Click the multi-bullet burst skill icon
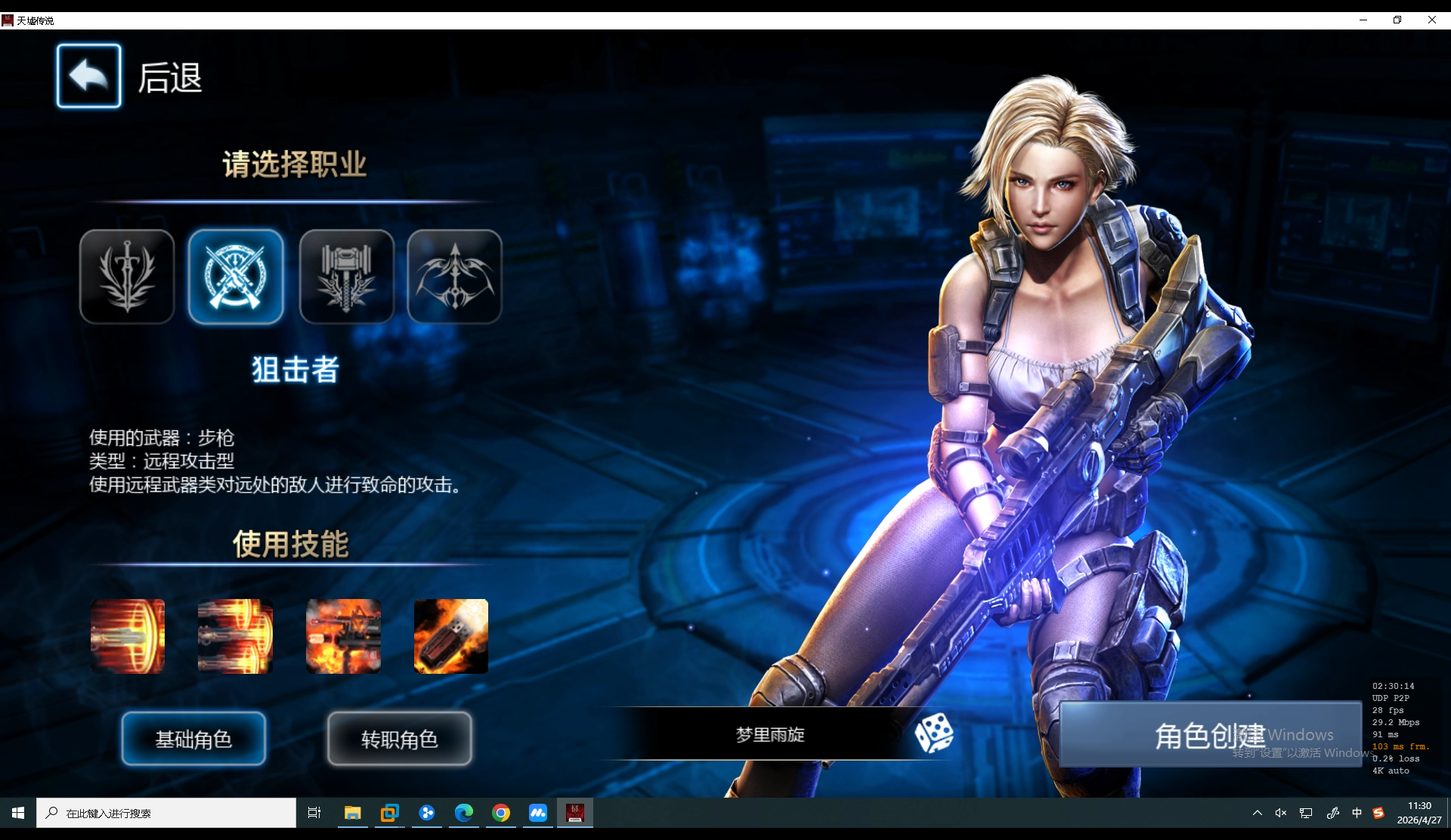The width and height of the screenshot is (1451, 840). coord(235,636)
